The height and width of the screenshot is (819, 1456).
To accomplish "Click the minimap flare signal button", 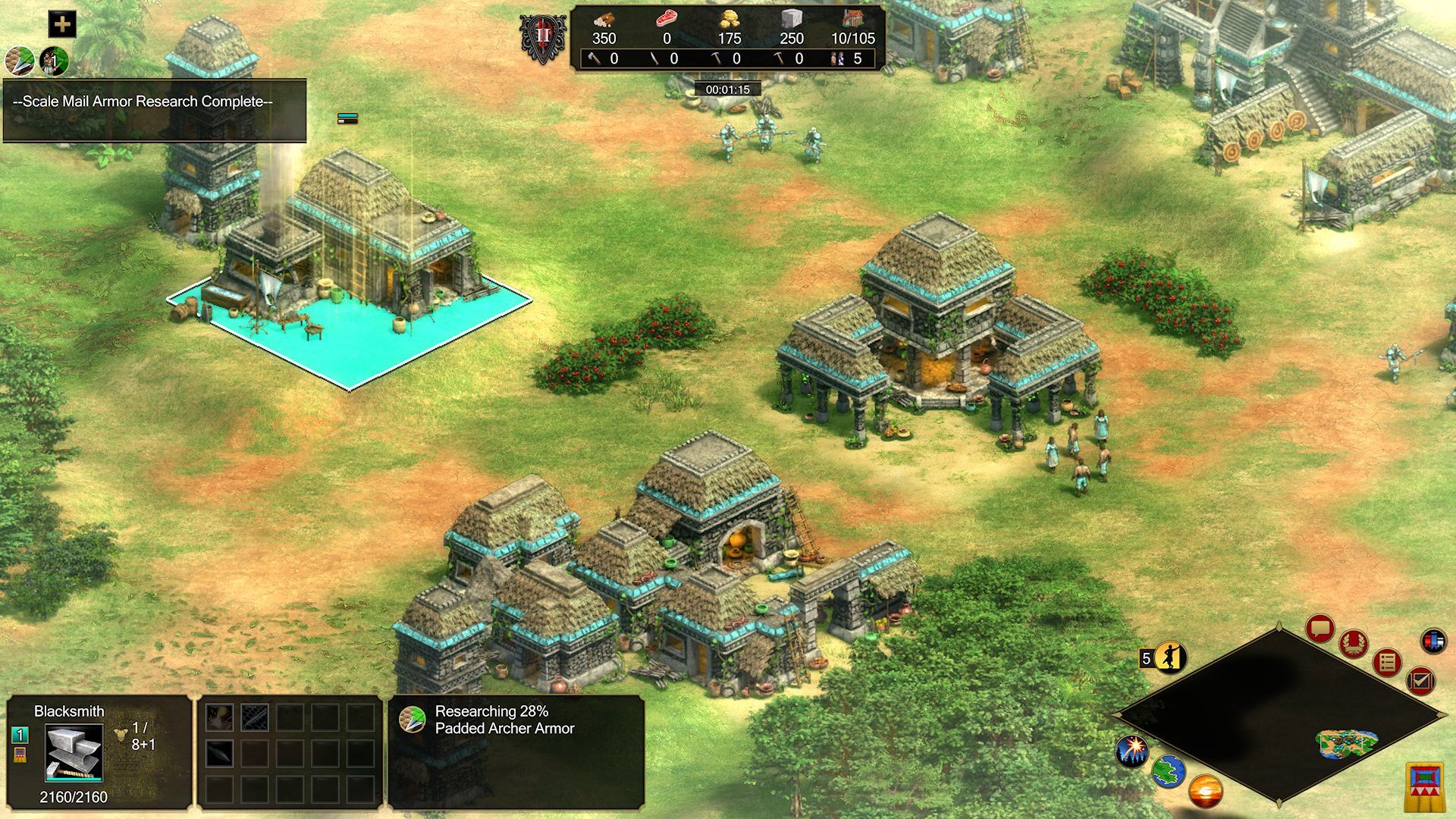I will pos(1131,751).
